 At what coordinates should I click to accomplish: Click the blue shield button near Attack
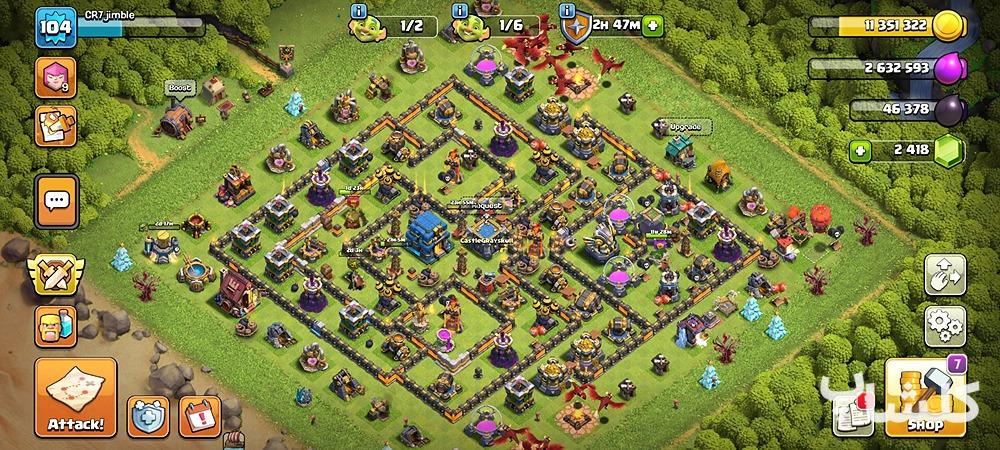[146, 413]
